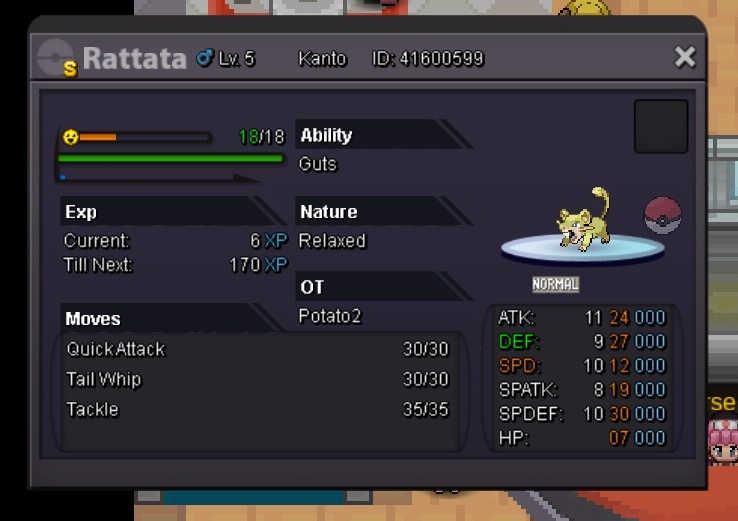
Task: Close the Rattata summary window
Action: [684, 57]
